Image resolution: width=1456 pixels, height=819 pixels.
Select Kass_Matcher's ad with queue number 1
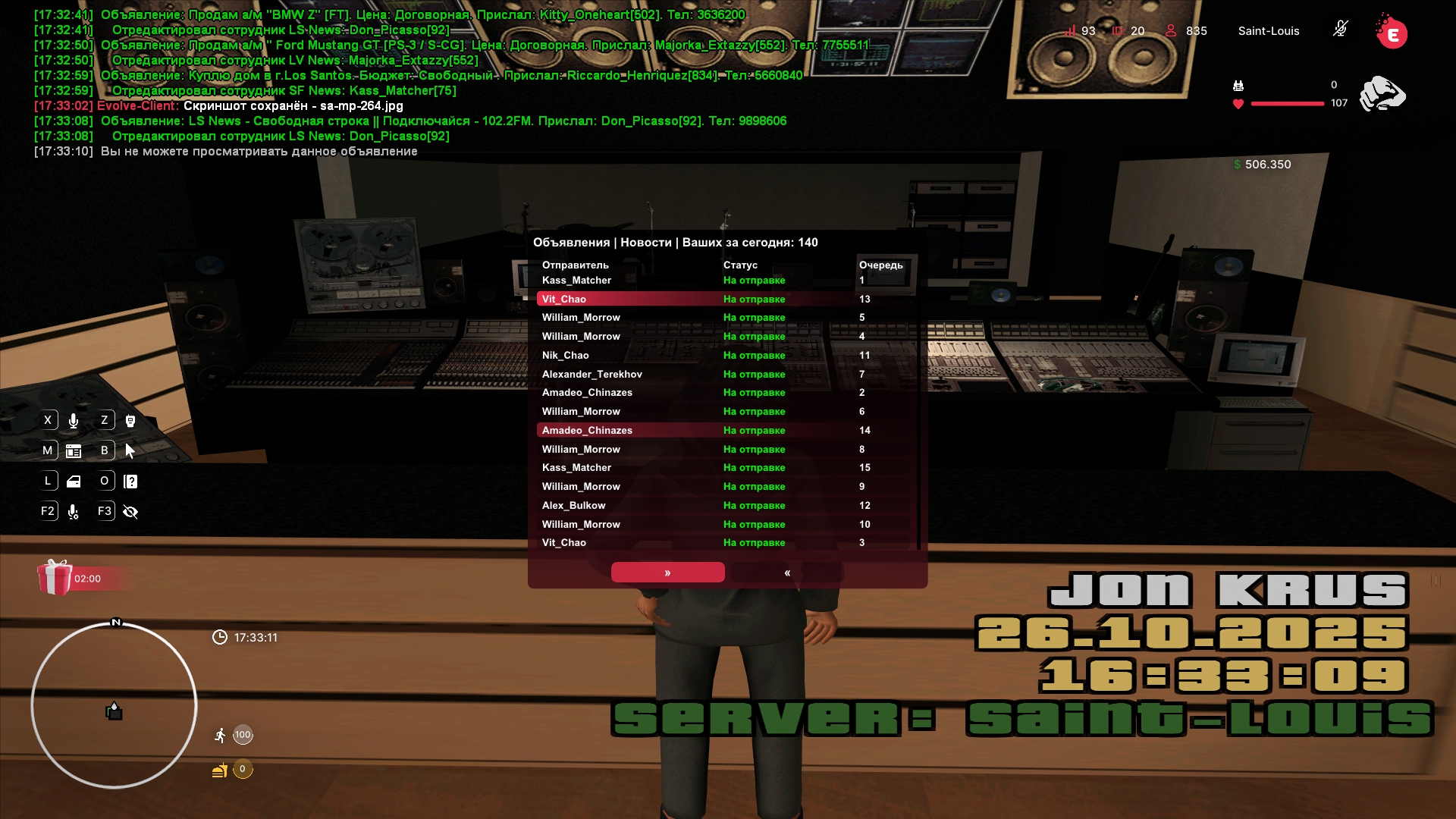[726, 281]
